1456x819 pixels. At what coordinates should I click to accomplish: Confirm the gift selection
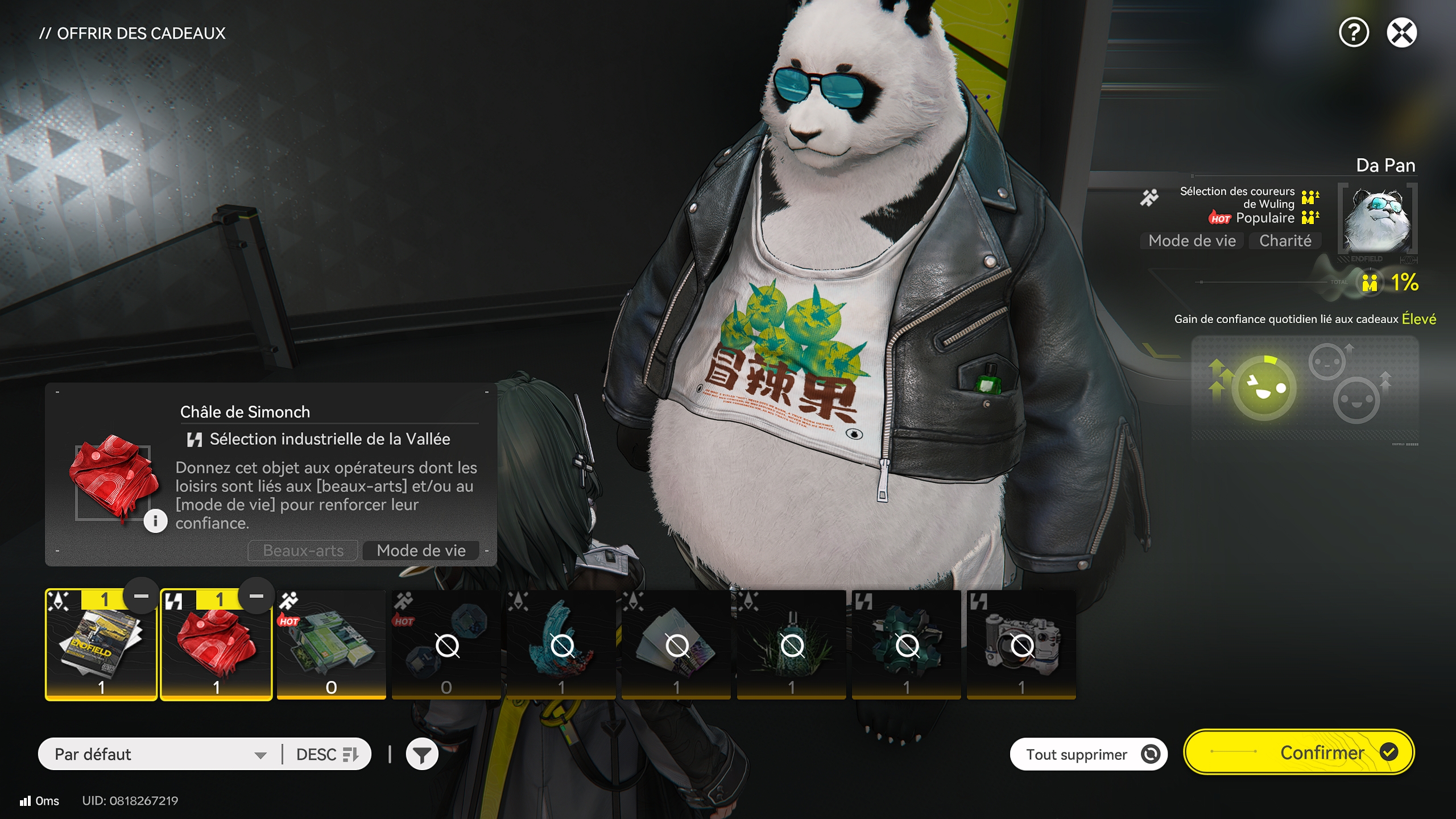tap(1299, 752)
